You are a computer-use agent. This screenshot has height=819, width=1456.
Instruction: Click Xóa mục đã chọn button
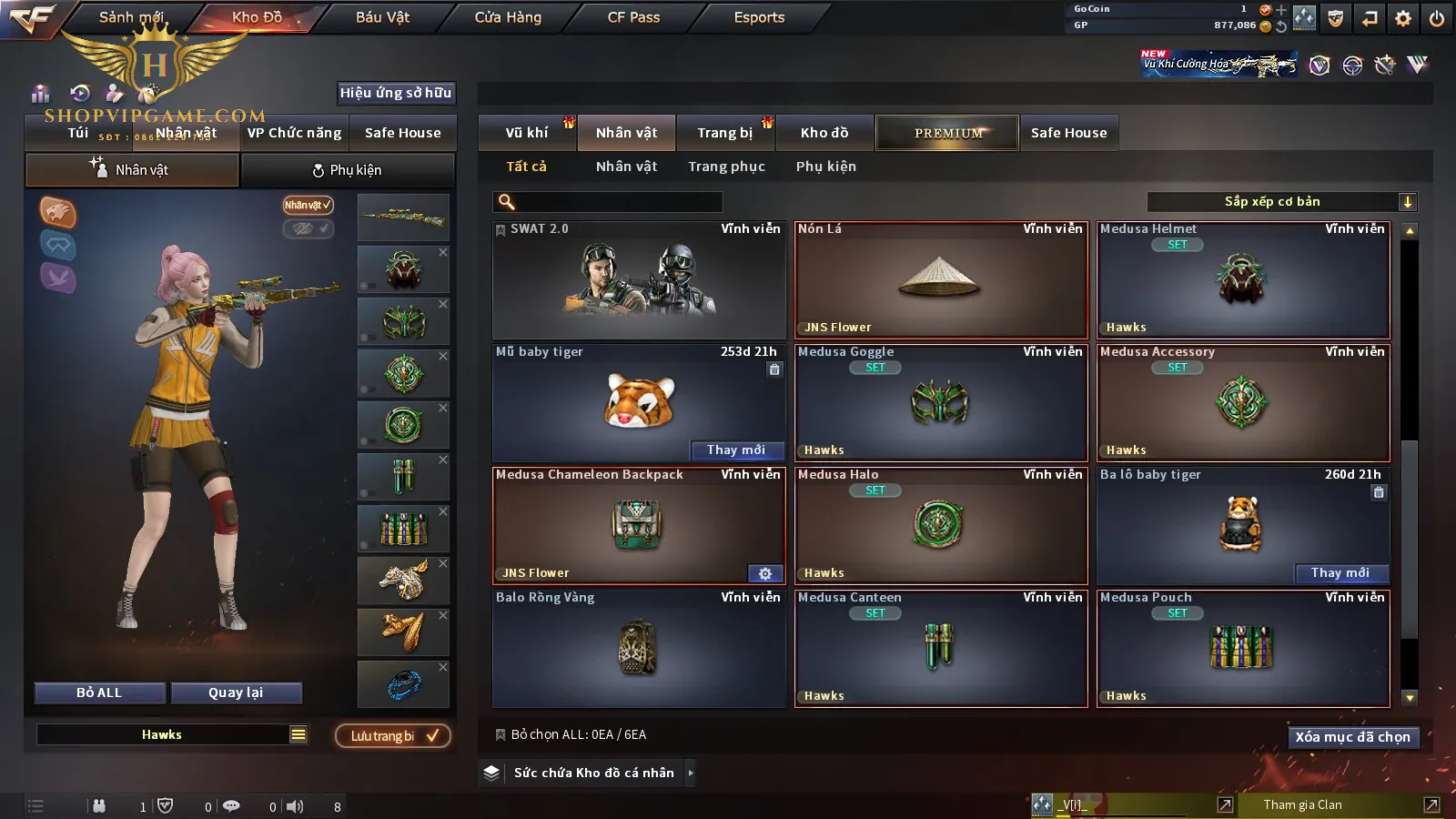pos(1352,737)
